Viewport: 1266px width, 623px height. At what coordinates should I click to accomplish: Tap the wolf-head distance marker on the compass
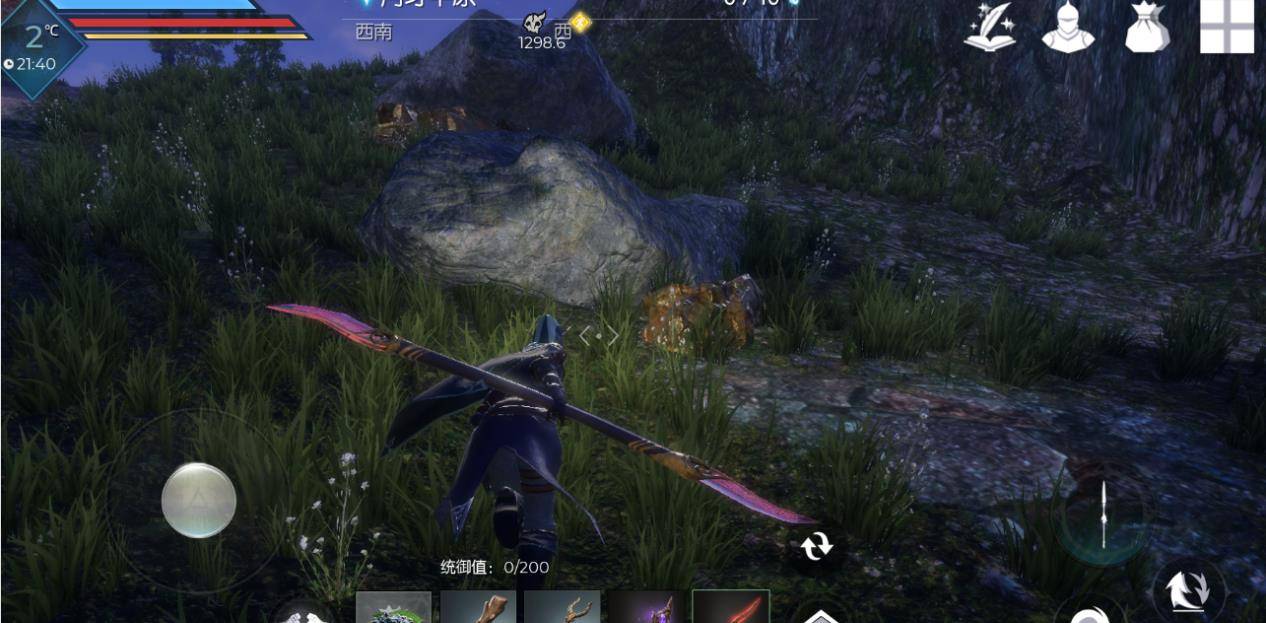[535, 24]
